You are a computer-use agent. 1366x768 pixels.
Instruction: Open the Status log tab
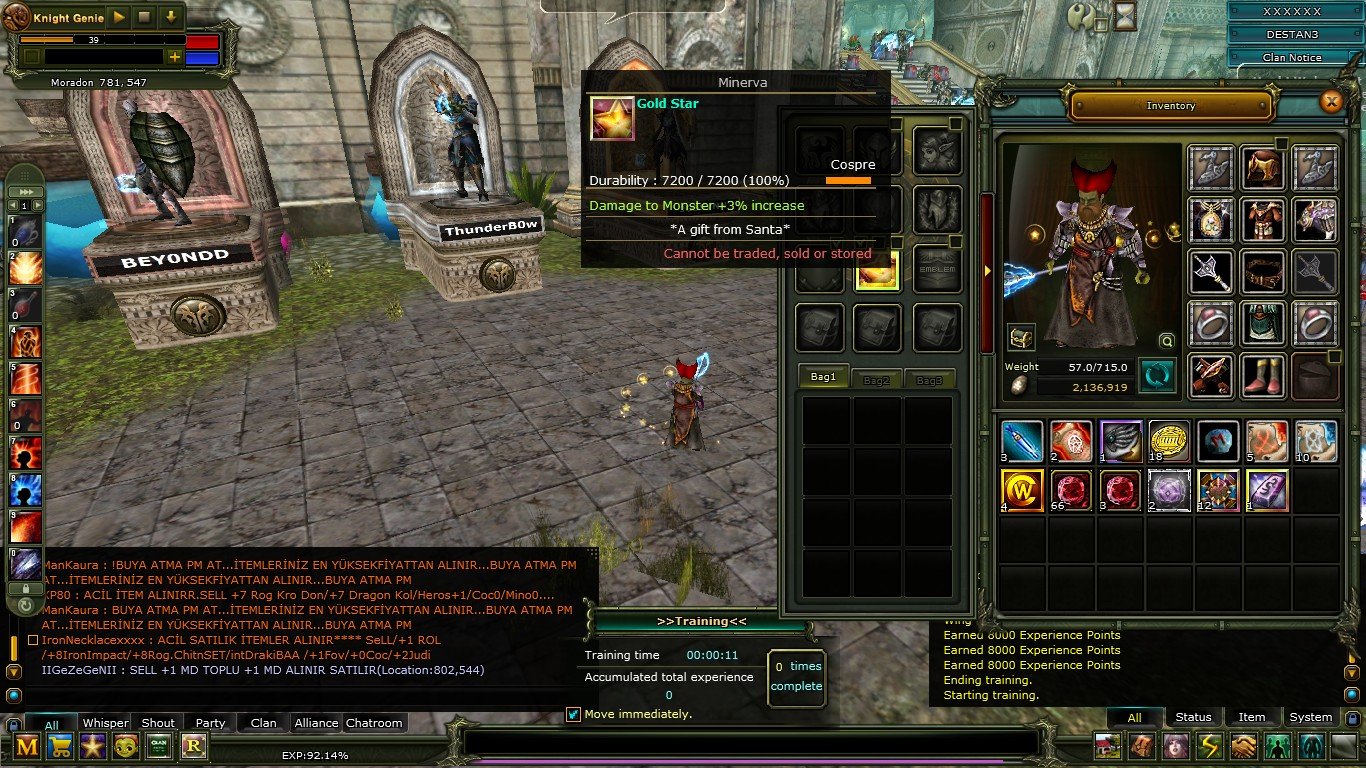(x=1193, y=717)
